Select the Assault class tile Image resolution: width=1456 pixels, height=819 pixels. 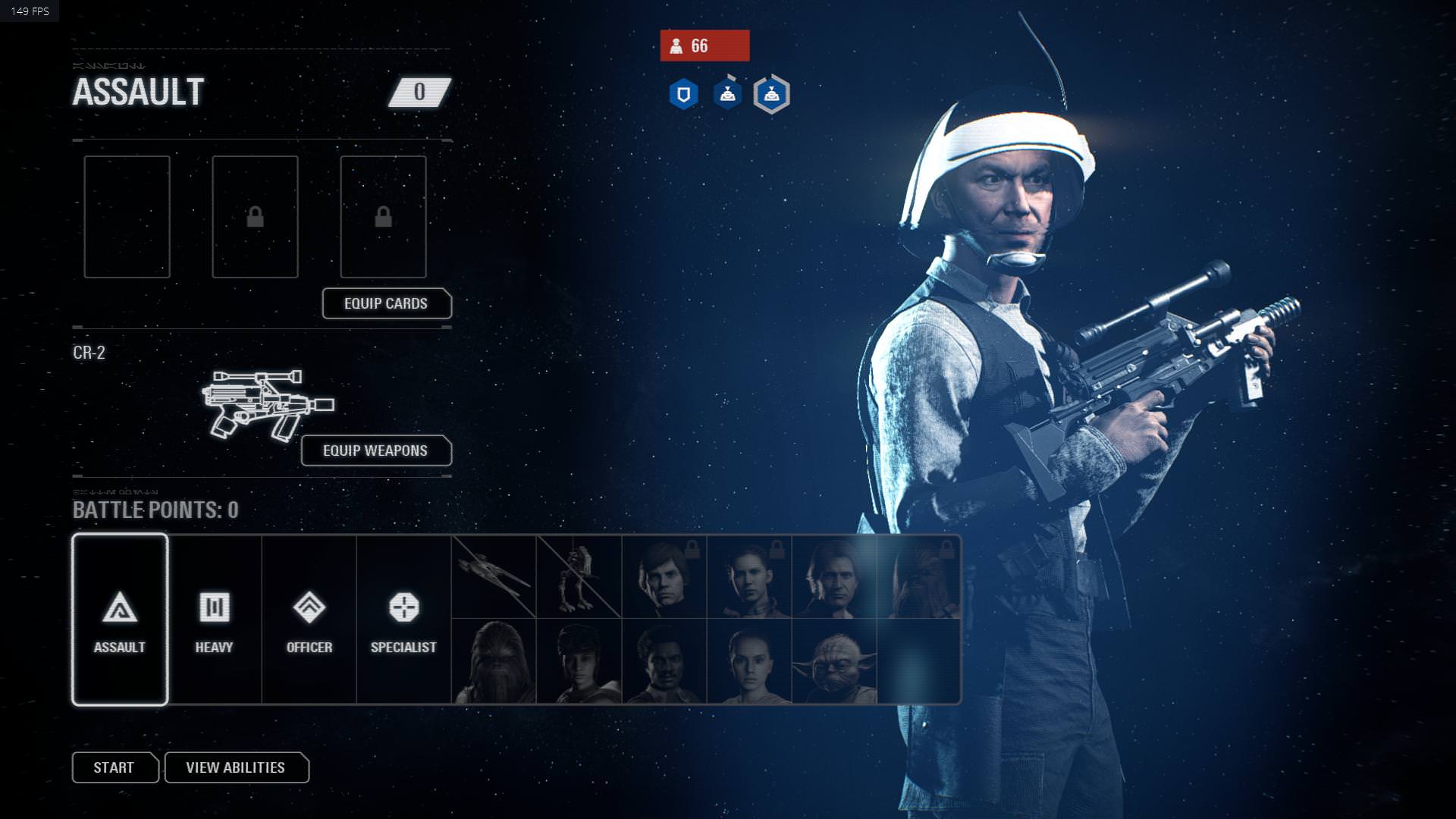point(120,620)
